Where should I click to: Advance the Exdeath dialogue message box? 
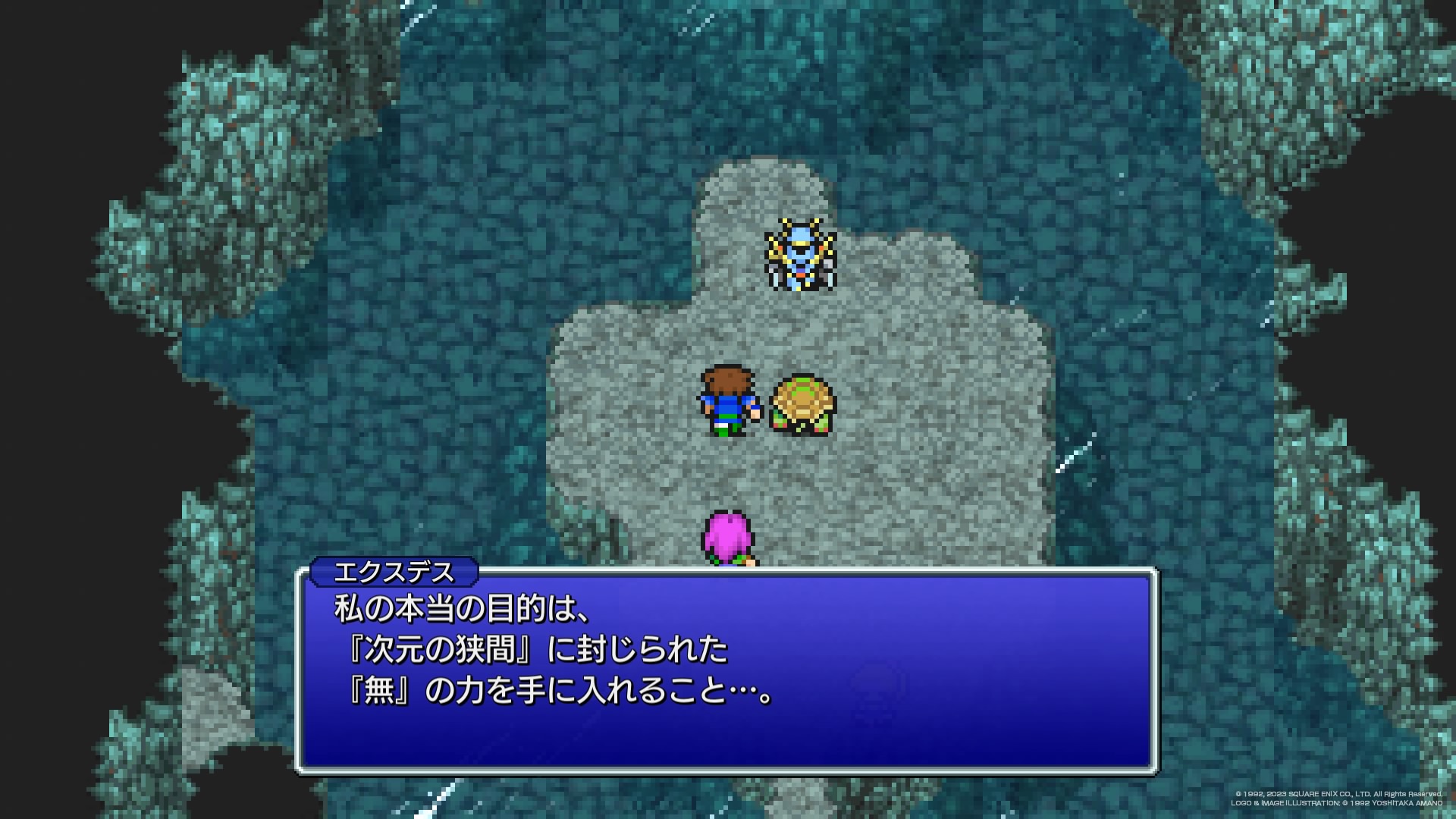click(x=726, y=671)
